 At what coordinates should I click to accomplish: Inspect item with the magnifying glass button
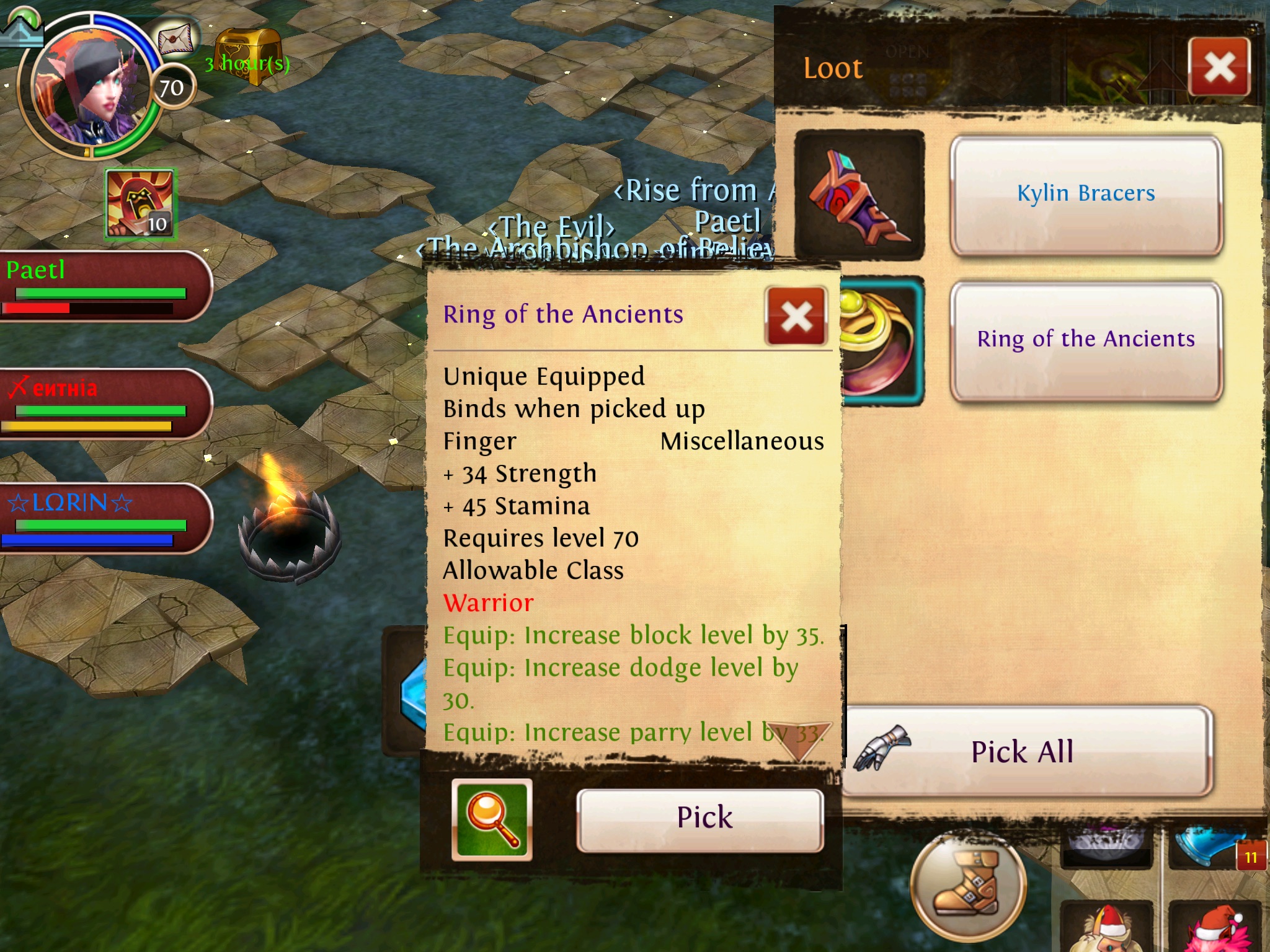pyautogui.click(x=492, y=819)
